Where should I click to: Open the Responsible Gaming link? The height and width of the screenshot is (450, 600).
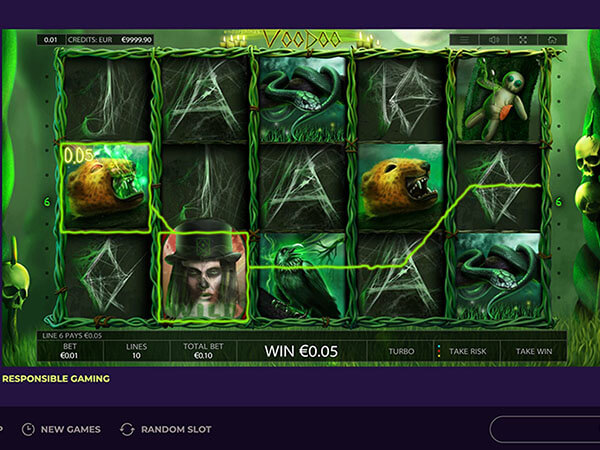coord(55,379)
